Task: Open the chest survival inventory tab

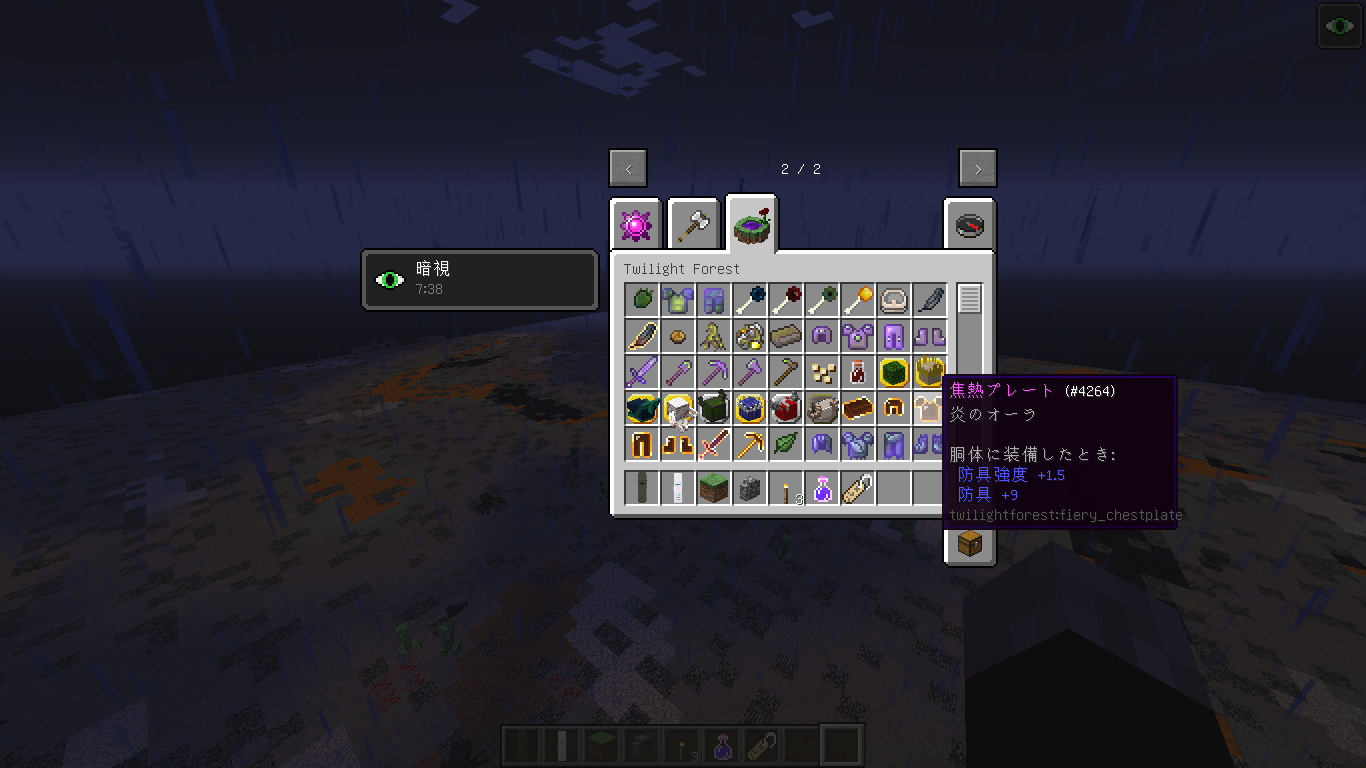Action: (970, 543)
